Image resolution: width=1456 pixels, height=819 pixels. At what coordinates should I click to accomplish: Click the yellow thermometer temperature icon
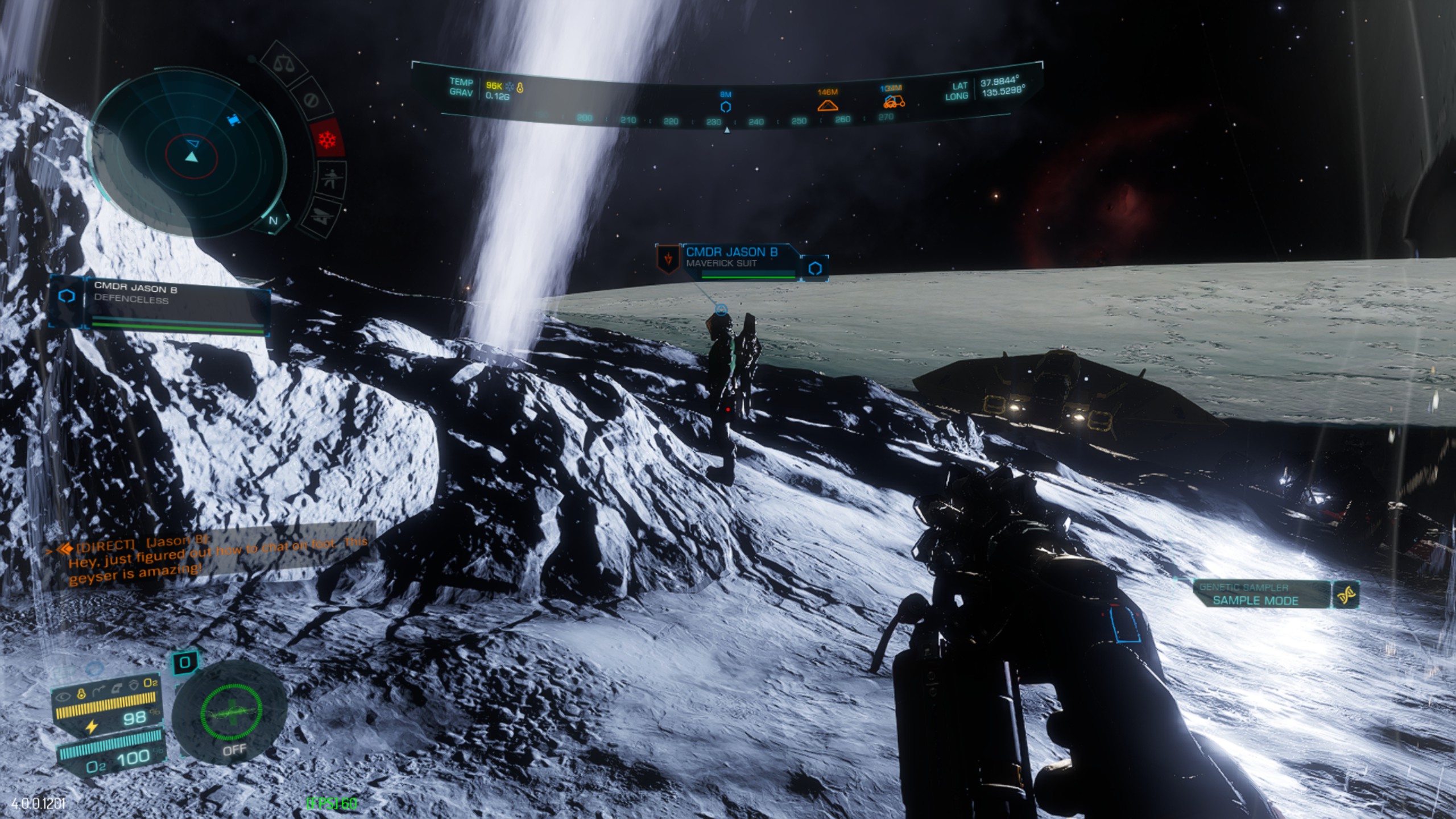pos(81,693)
